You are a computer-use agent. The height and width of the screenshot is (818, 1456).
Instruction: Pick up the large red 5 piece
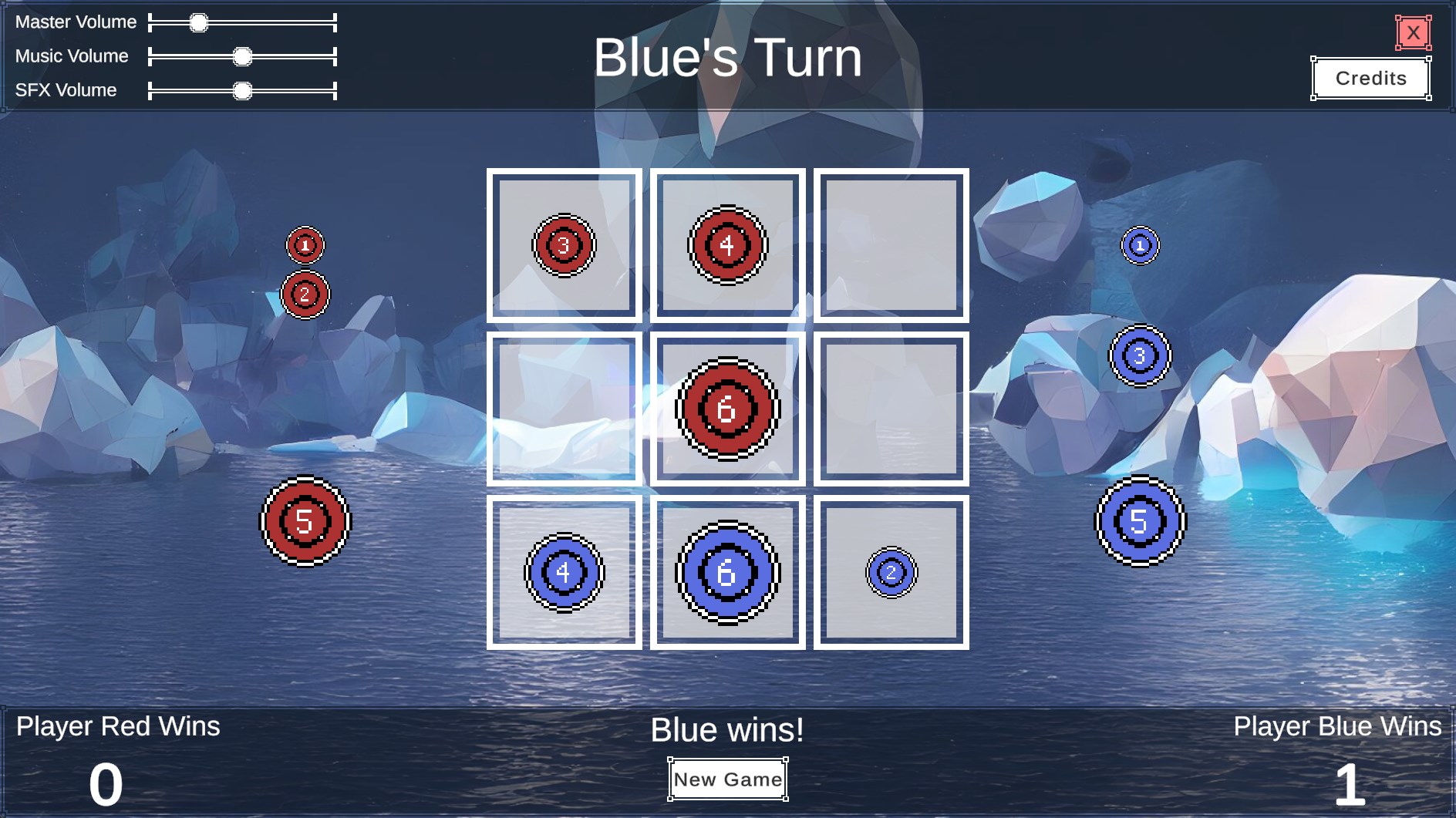click(305, 522)
